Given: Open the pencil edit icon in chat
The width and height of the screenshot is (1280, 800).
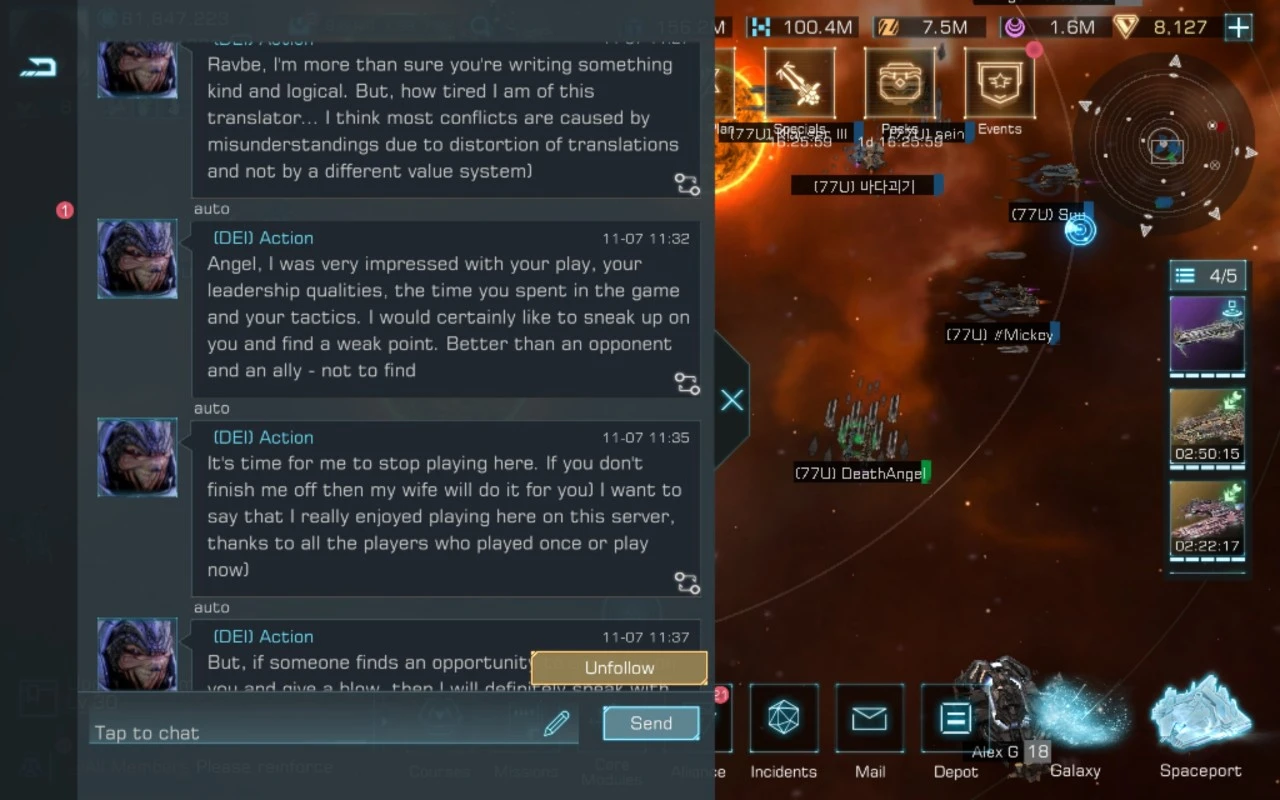Looking at the screenshot, I should (556, 724).
